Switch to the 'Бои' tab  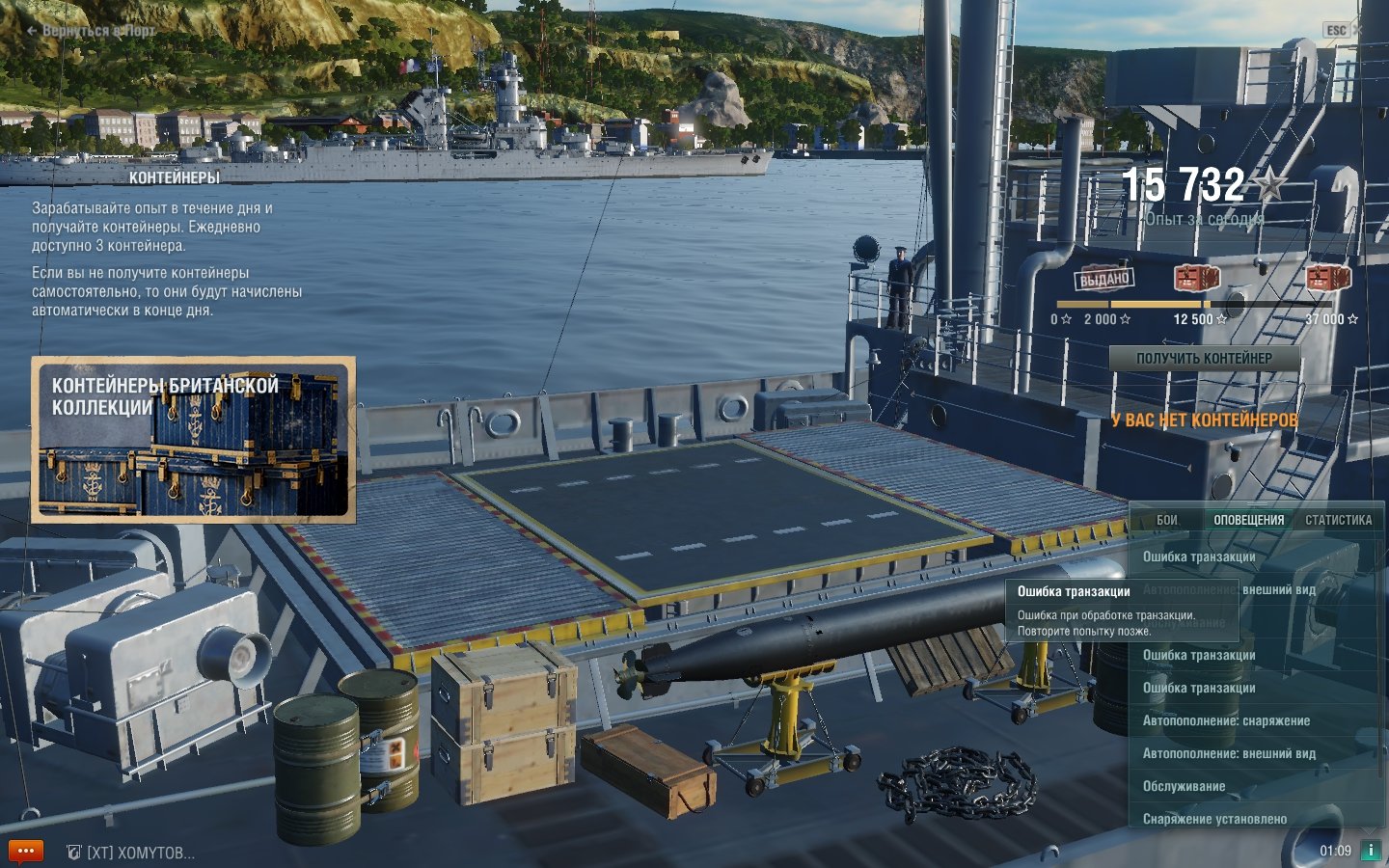tap(1167, 520)
